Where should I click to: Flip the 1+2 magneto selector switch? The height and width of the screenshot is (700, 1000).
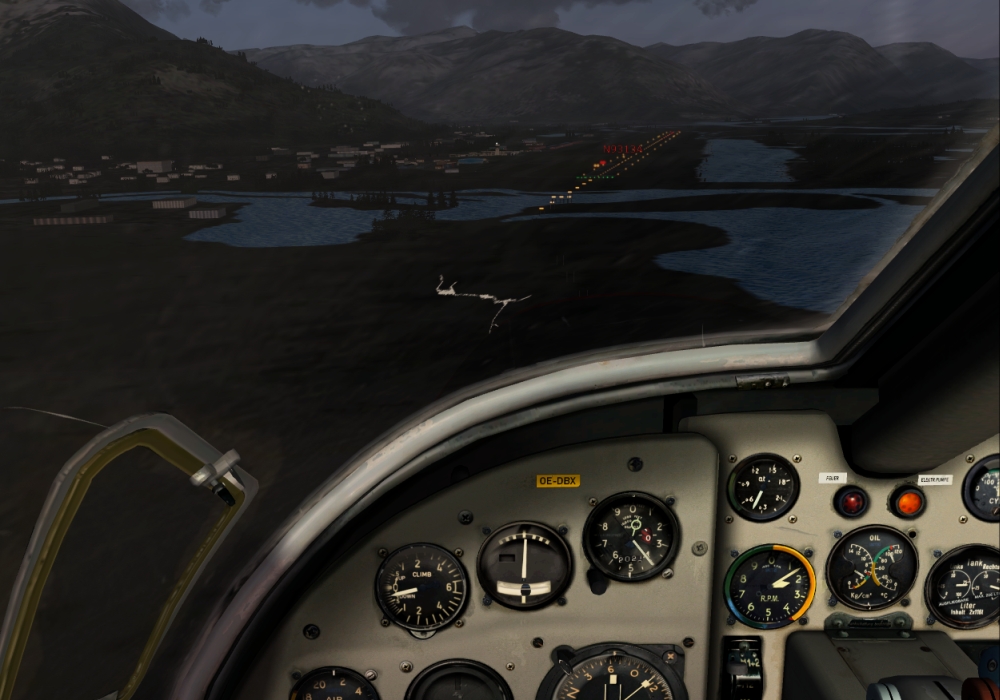pos(741,664)
